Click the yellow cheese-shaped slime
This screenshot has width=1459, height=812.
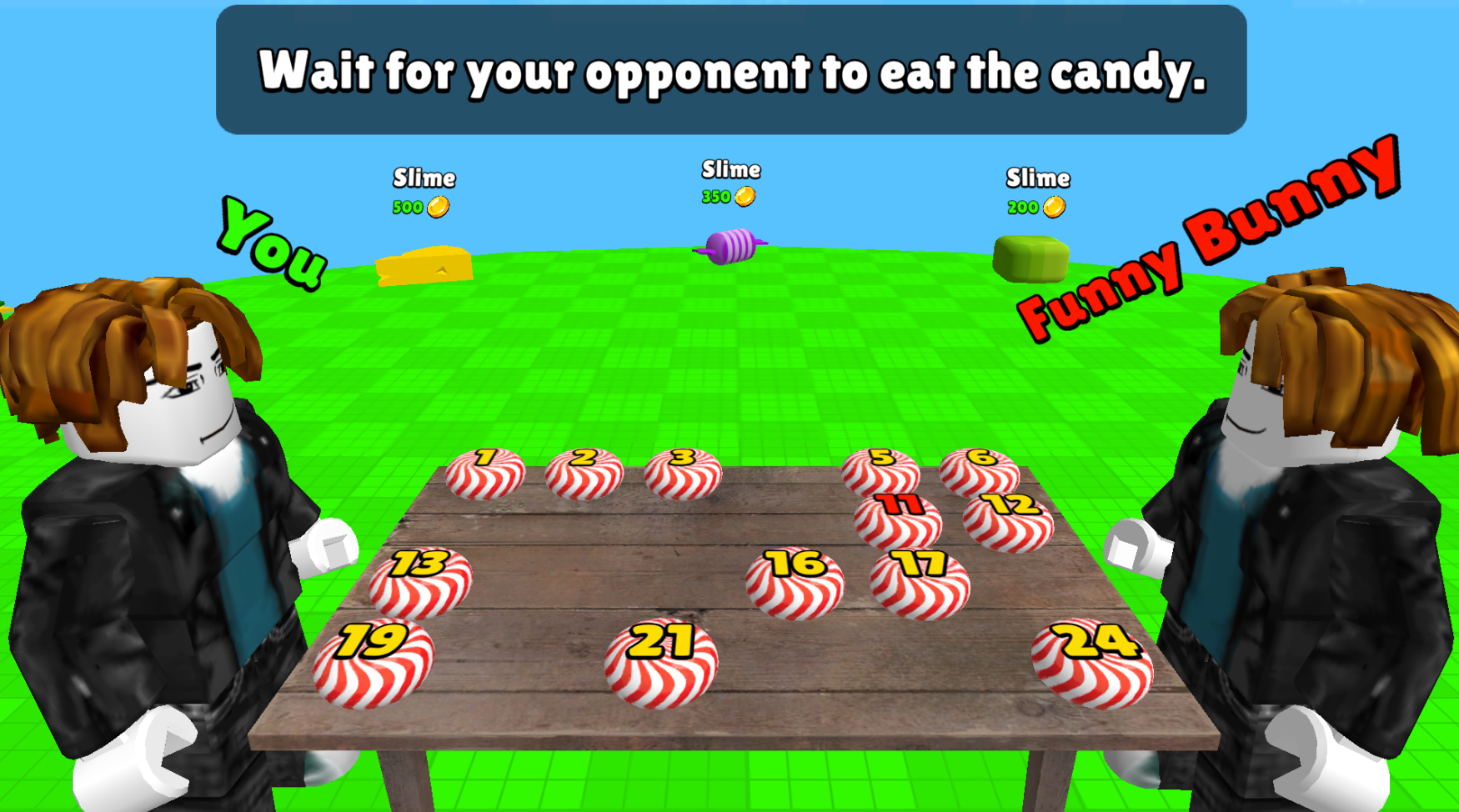(x=425, y=258)
